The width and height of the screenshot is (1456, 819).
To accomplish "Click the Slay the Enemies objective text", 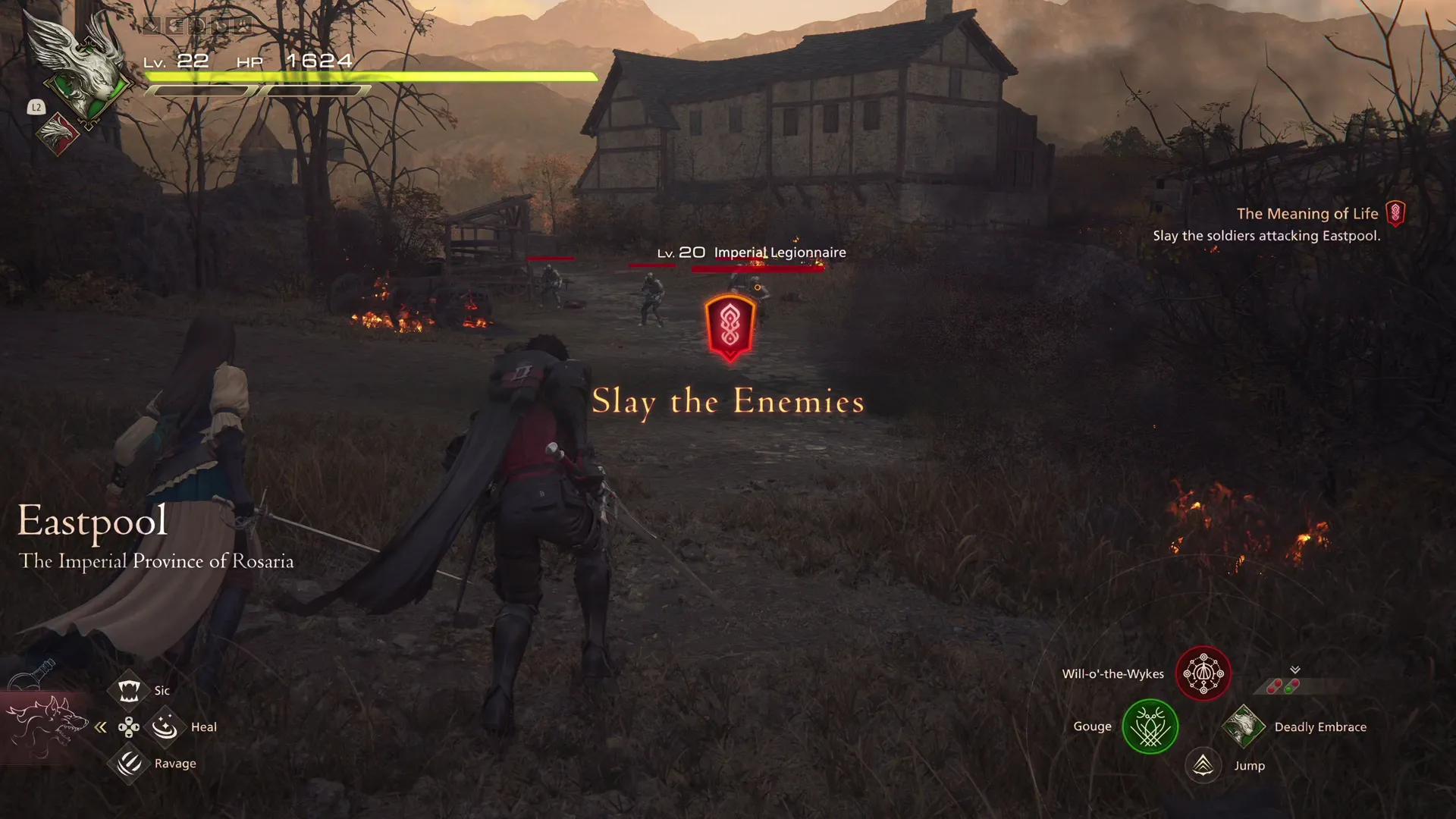I will [728, 402].
